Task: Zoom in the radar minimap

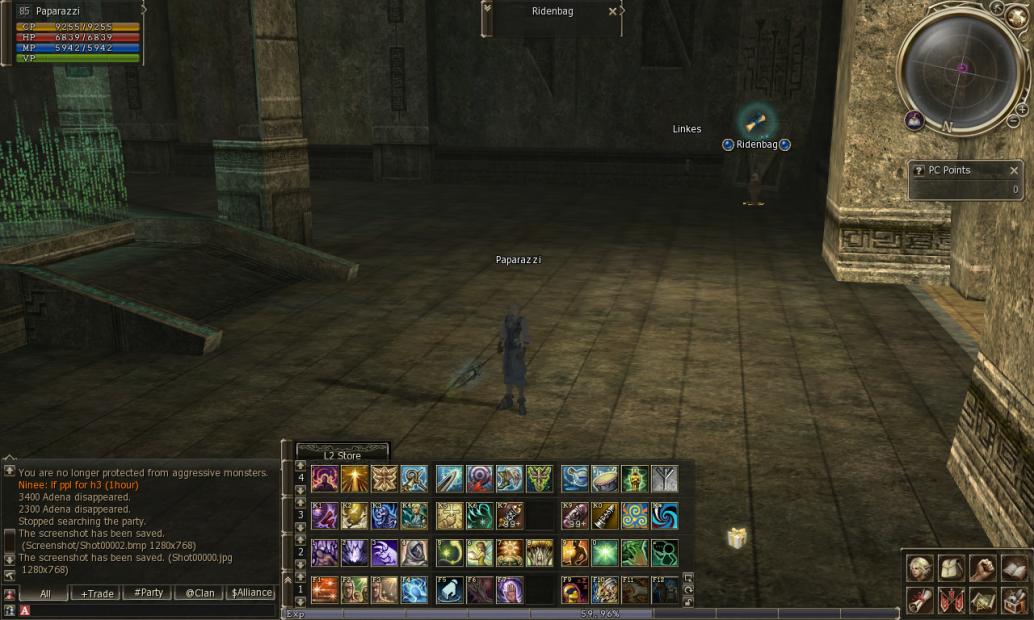Action: (1022, 109)
